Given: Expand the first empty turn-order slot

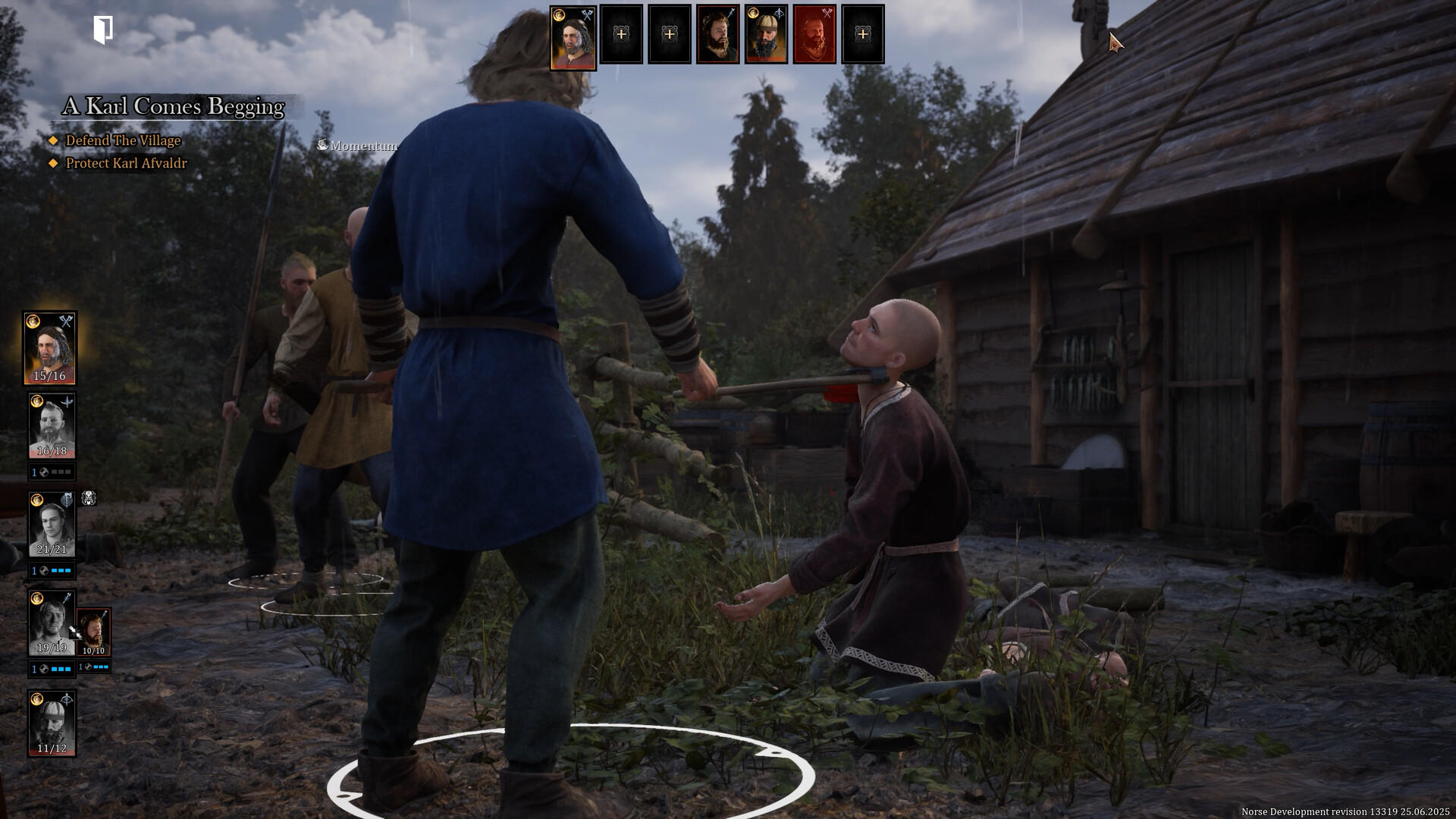Looking at the screenshot, I should [x=622, y=35].
